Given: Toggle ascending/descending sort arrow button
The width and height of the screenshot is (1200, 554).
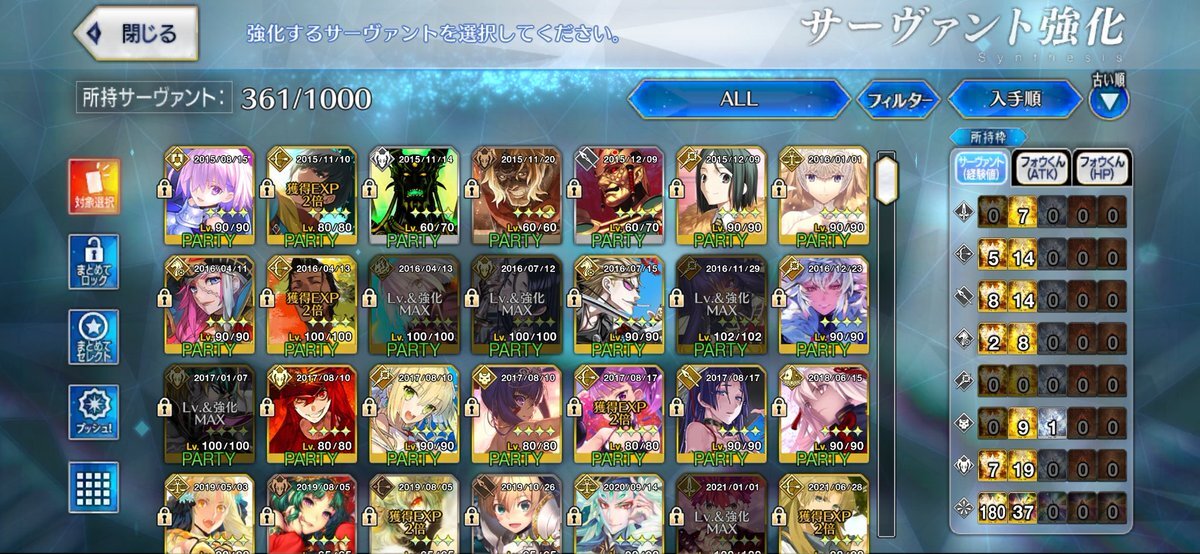Looking at the screenshot, I should 1108,100.
